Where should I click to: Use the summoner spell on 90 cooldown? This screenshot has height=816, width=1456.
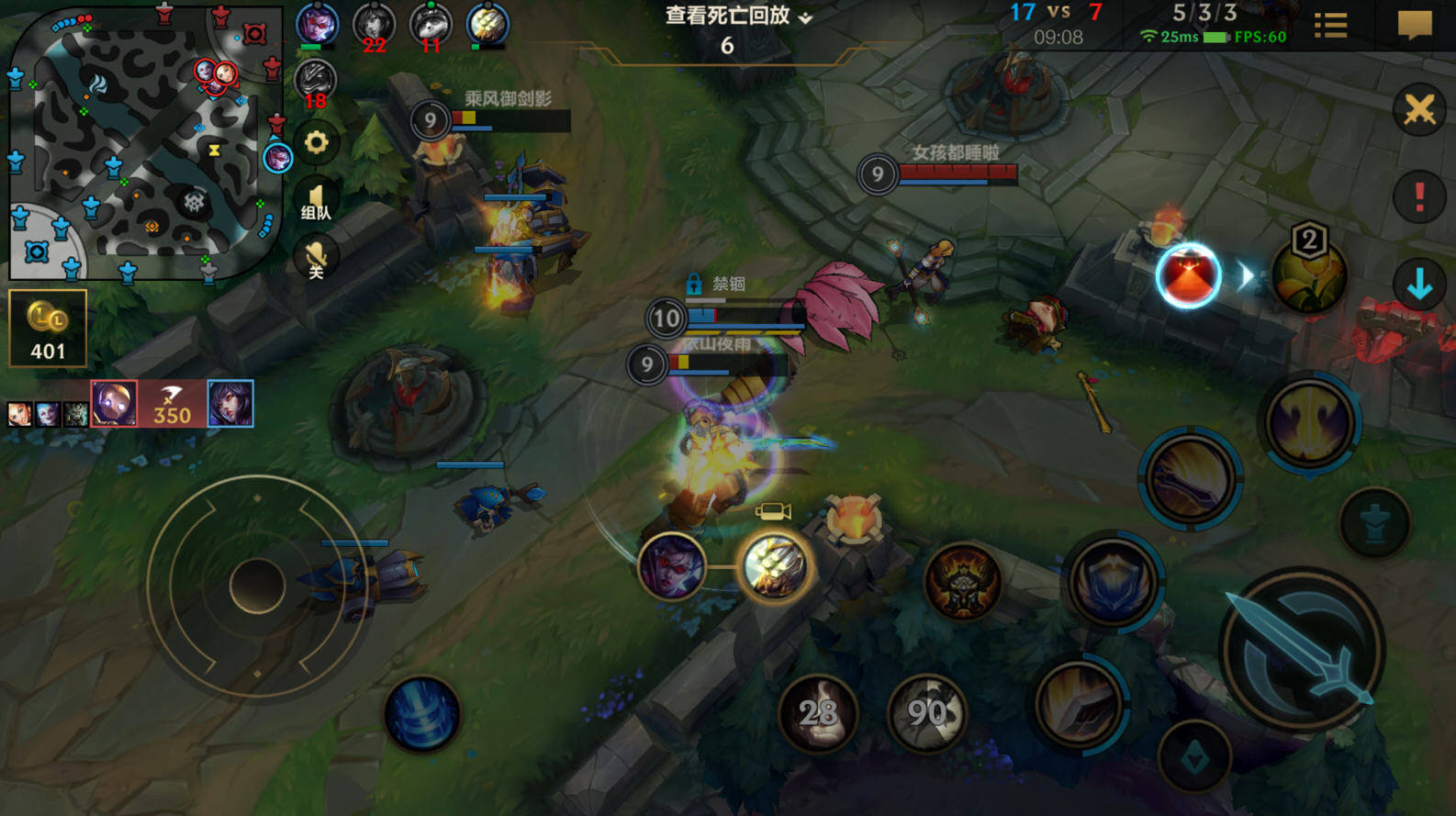coord(927,711)
